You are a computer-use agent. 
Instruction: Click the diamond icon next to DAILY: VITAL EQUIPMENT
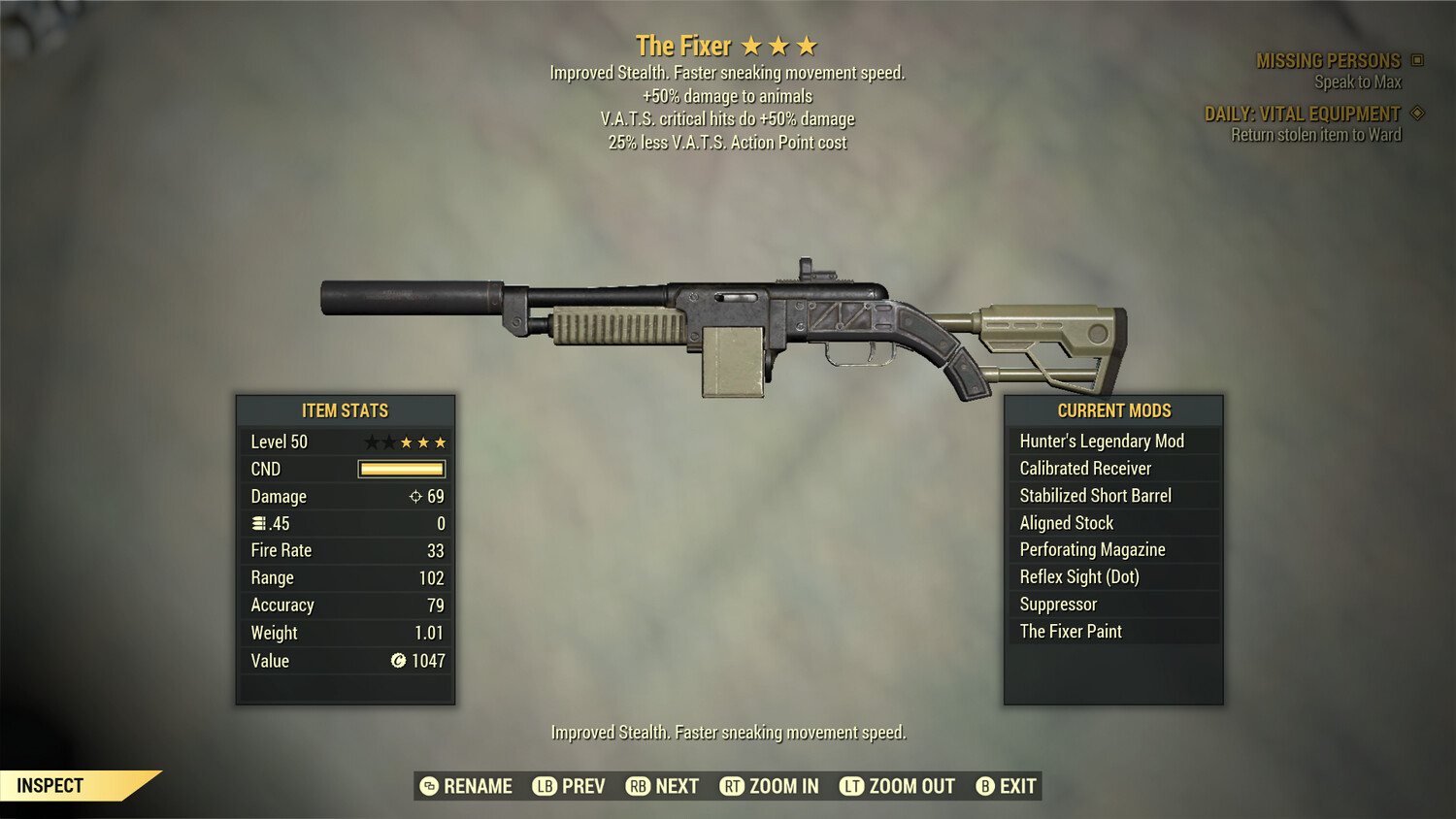[x=1415, y=113]
